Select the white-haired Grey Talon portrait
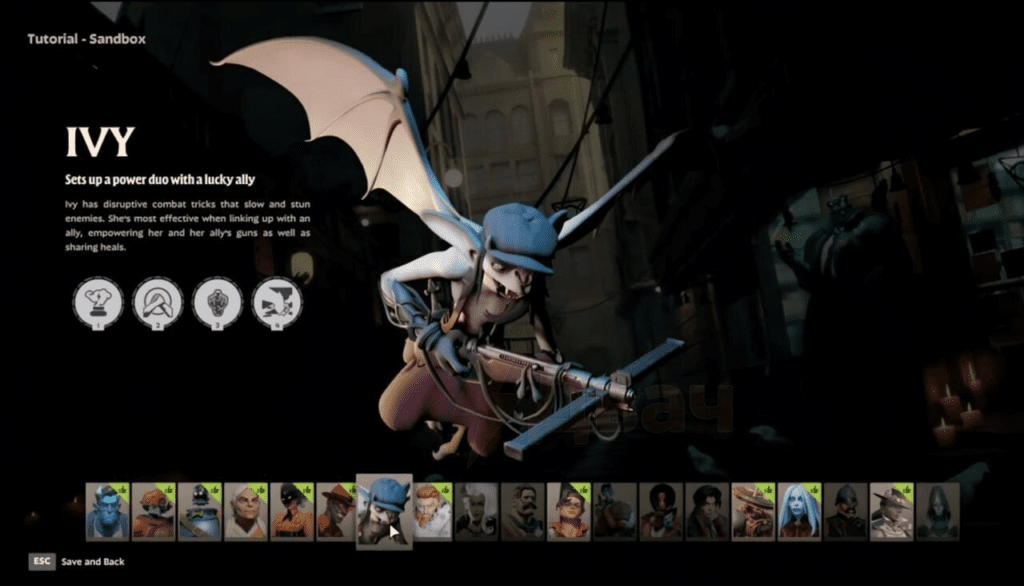The height and width of the screenshot is (586, 1024). 246,511
